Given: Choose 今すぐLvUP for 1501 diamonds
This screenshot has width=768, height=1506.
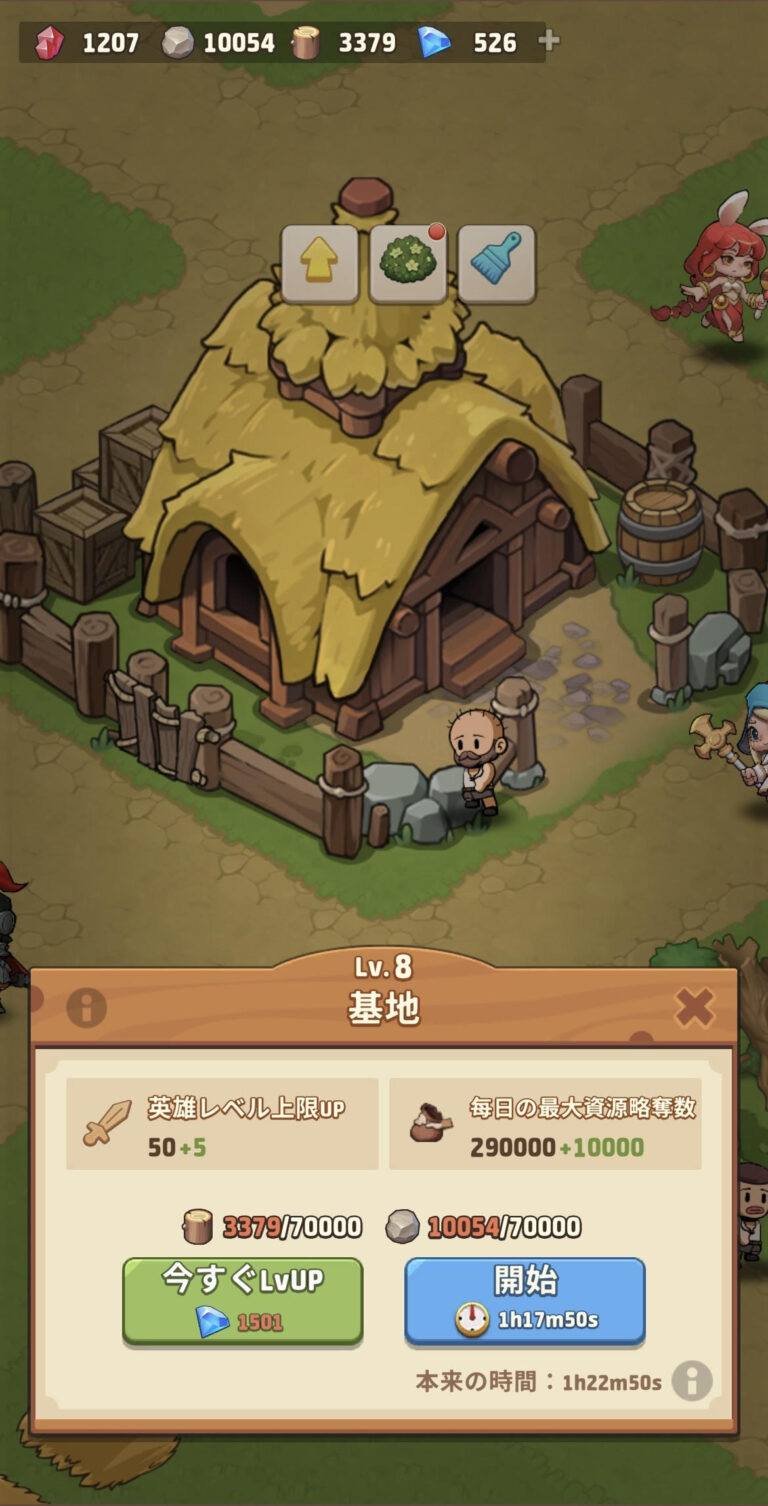Looking at the screenshot, I should tap(243, 1300).
